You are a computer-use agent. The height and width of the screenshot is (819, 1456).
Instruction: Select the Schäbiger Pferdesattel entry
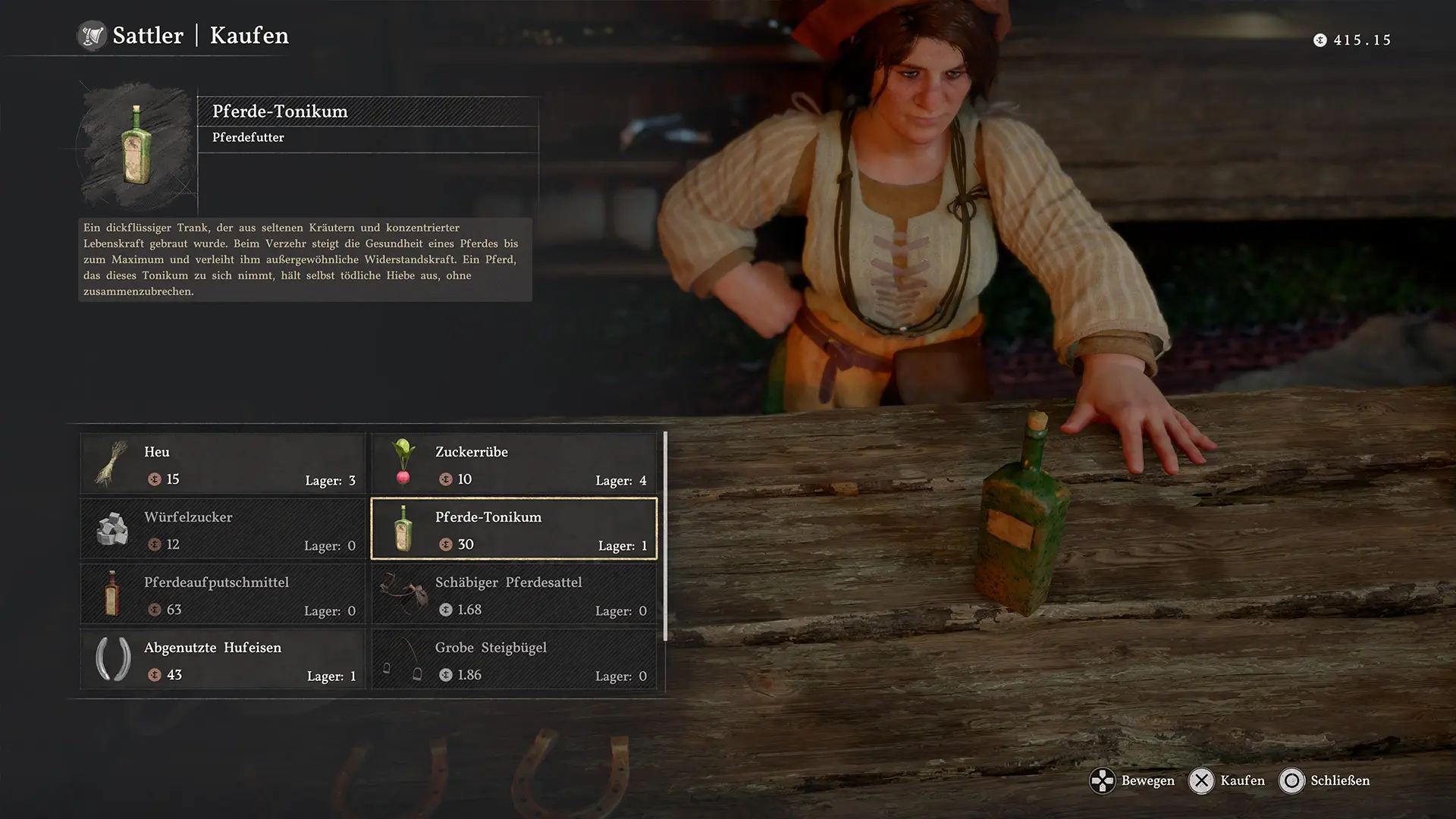pos(514,594)
